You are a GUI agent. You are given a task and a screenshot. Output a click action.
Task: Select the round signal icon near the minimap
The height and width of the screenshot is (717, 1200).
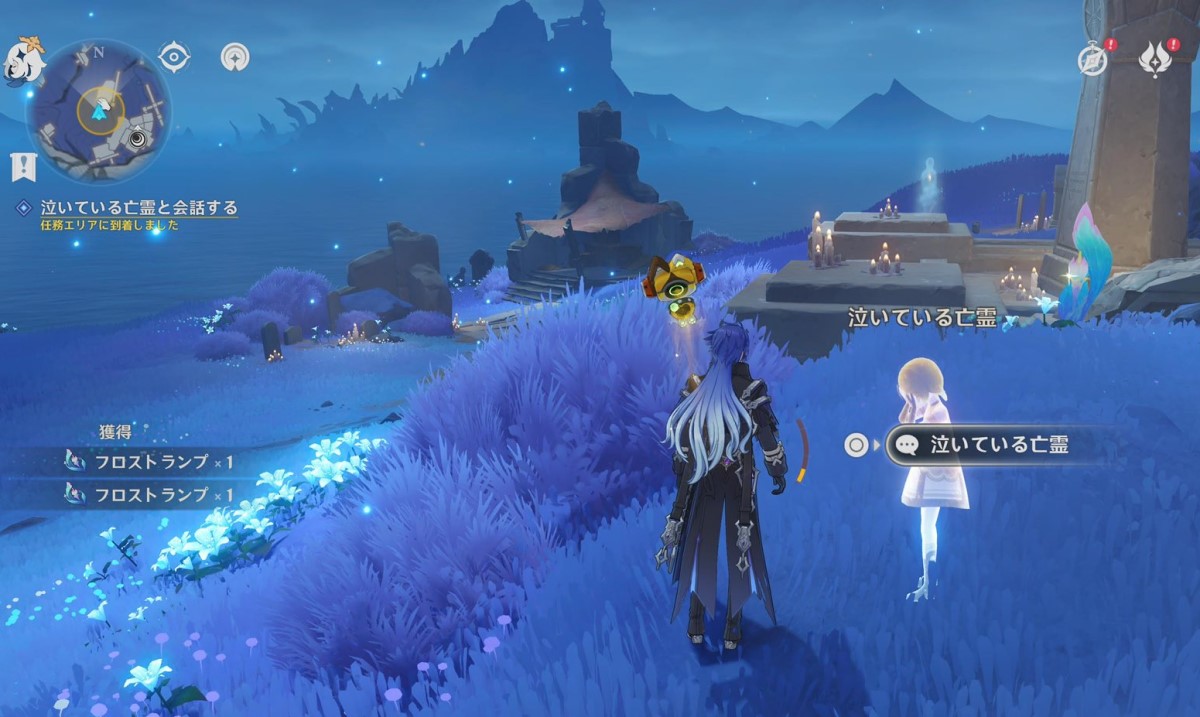pyautogui.click(x=235, y=57)
